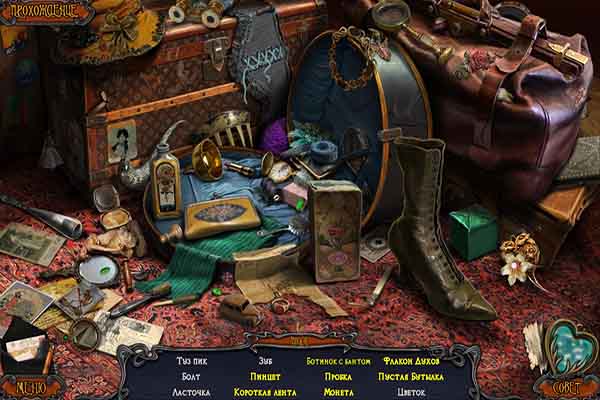Use the Совет hint button

click(x=564, y=387)
